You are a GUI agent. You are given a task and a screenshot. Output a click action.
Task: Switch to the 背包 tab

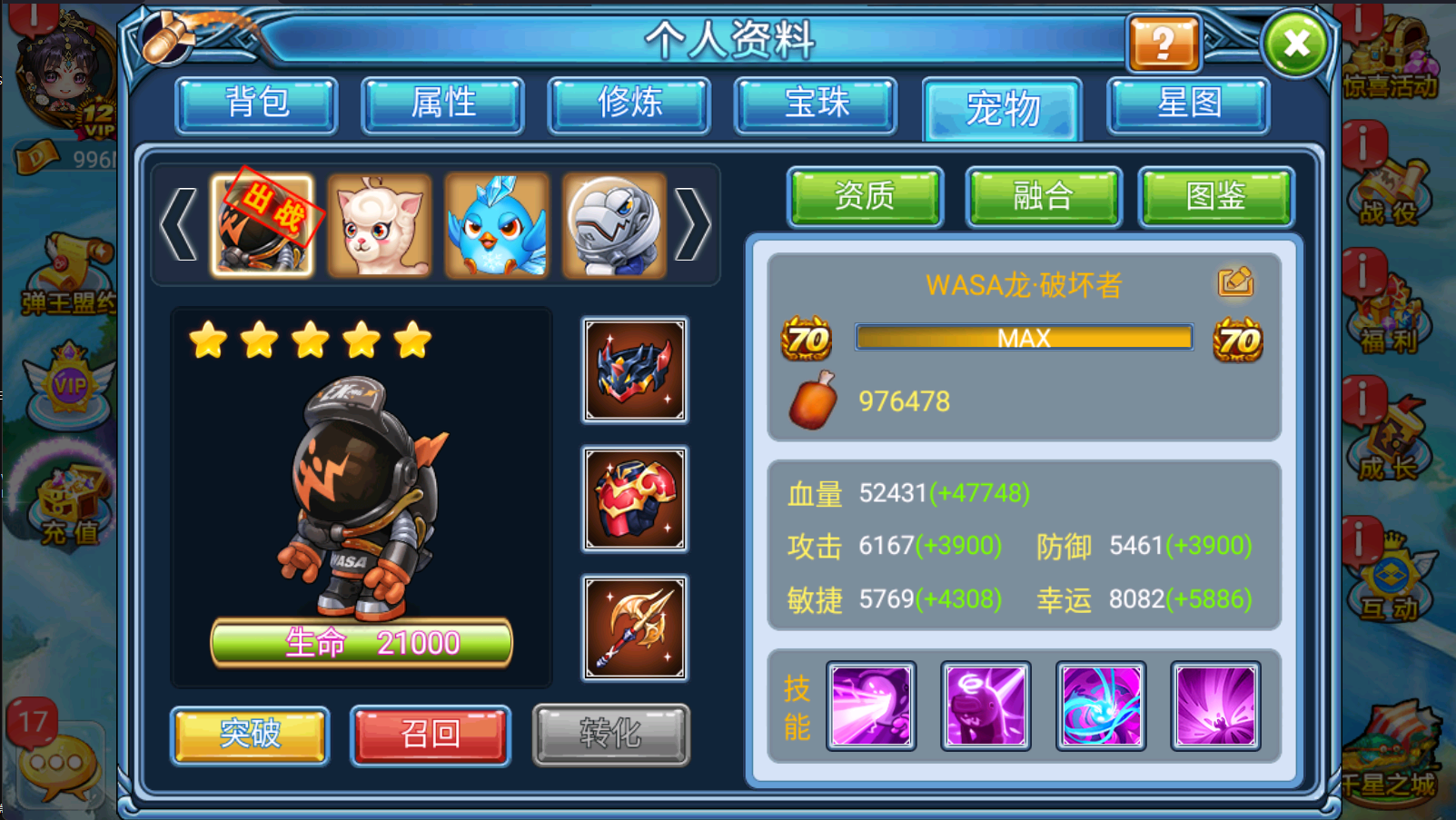pyautogui.click(x=255, y=104)
